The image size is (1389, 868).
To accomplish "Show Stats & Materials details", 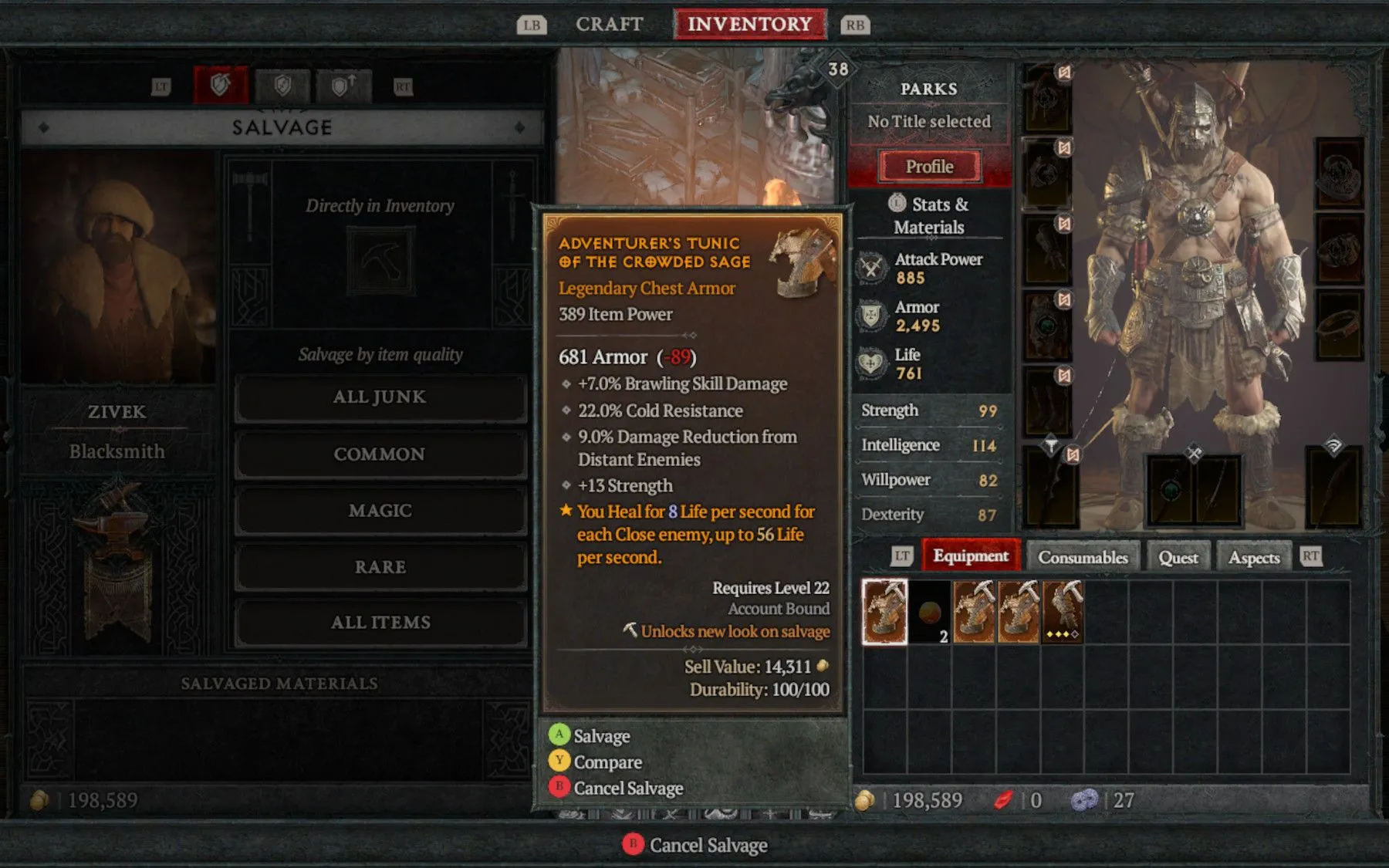I will 929,215.
